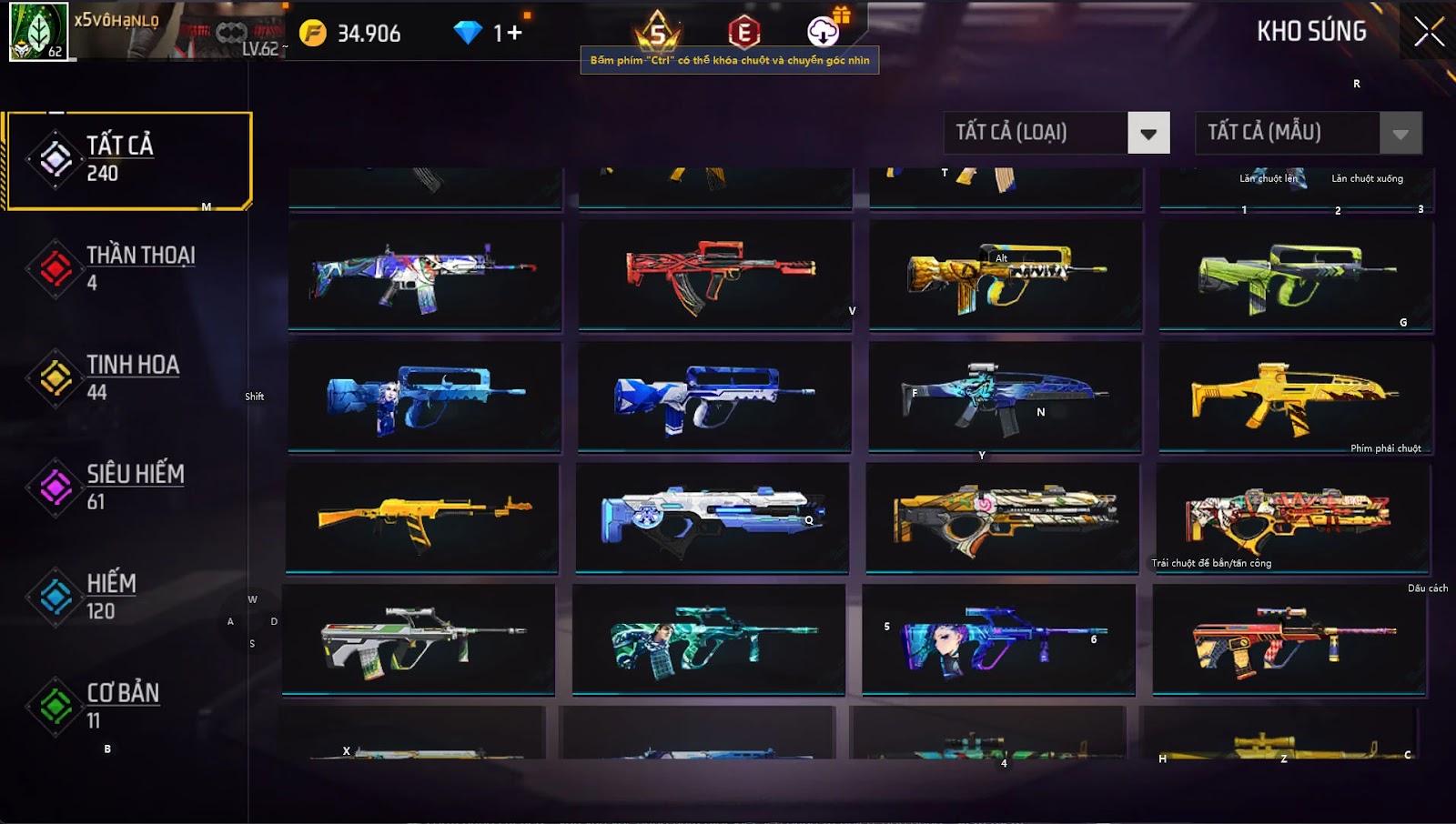Screen dimensions: 1456x824
Task: Expand the Tất Cả (Mẫu) dropdown
Action: point(1400,134)
